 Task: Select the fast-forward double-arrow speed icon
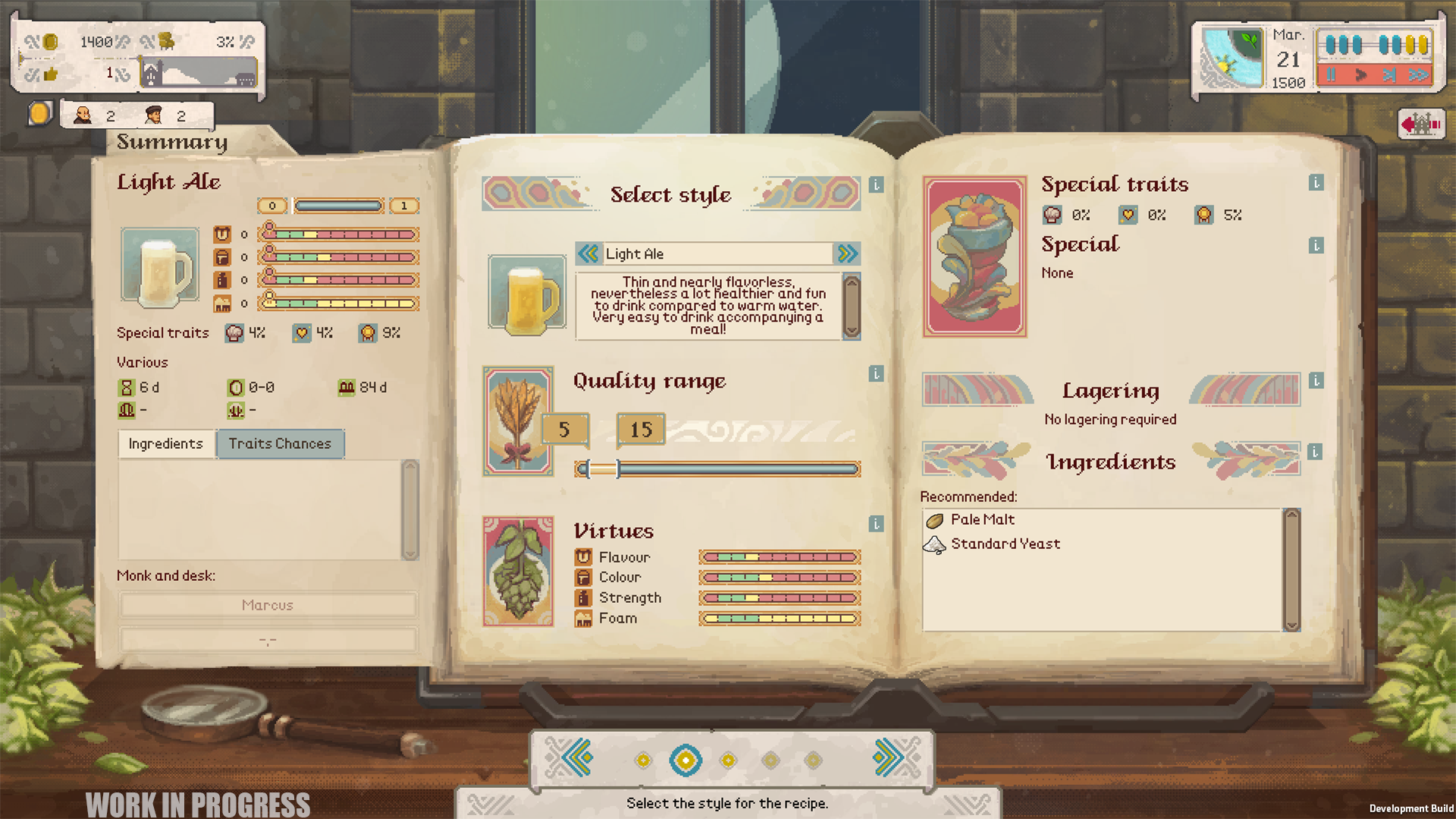1417,75
